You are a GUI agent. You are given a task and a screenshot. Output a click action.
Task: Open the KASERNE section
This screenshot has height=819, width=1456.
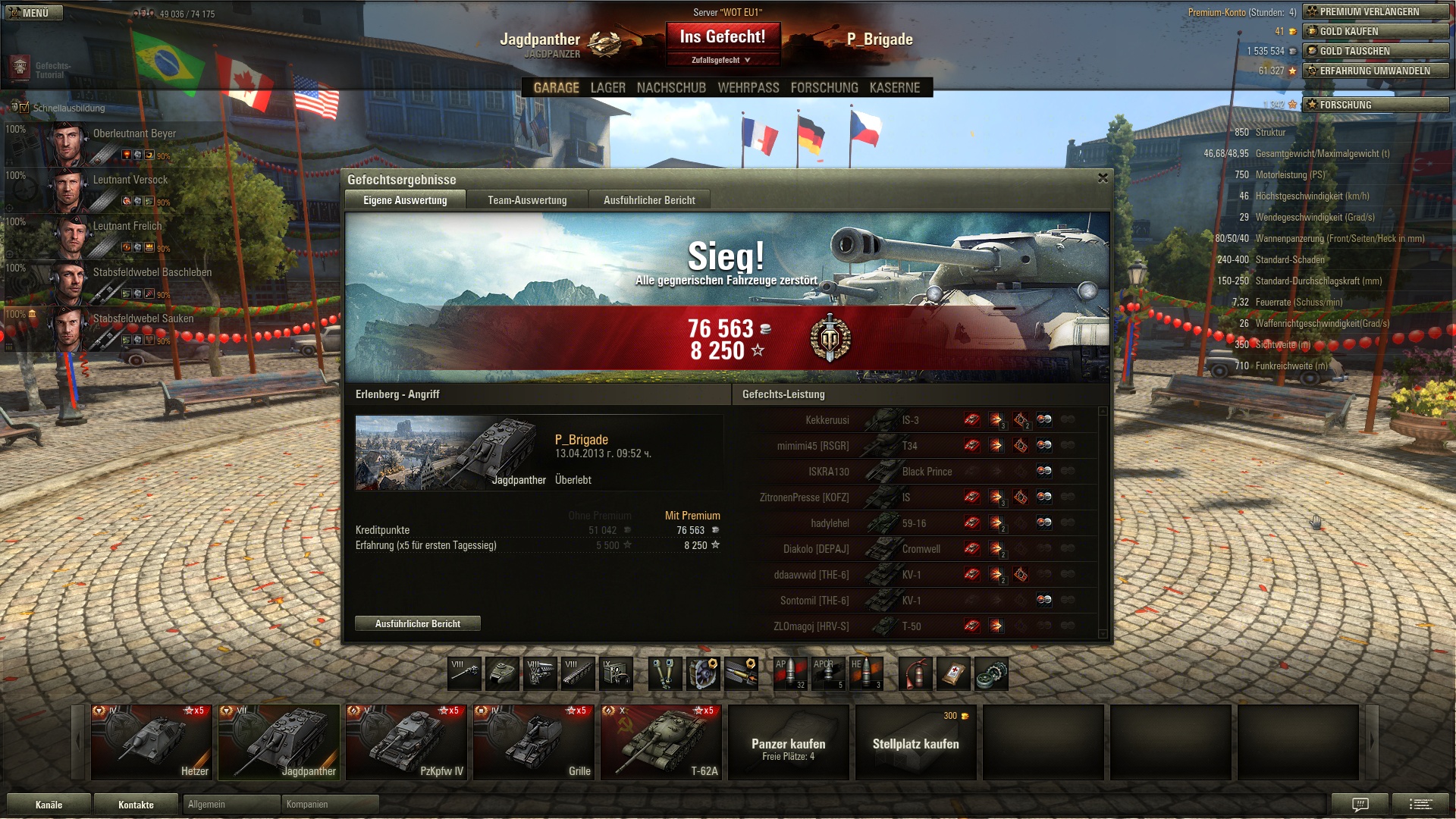pyautogui.click(x=895, y=88)
